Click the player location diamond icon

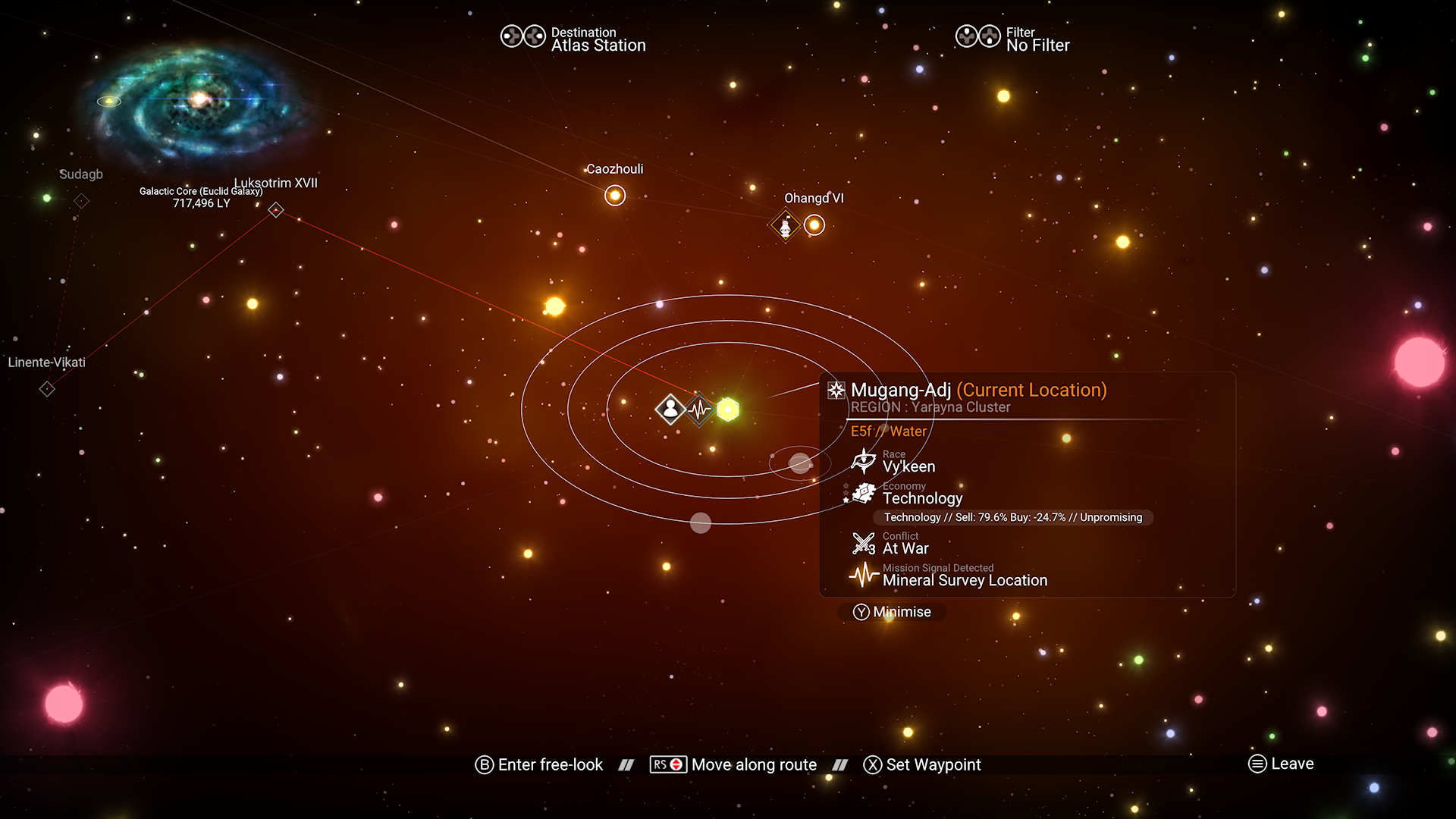point(670,409)
